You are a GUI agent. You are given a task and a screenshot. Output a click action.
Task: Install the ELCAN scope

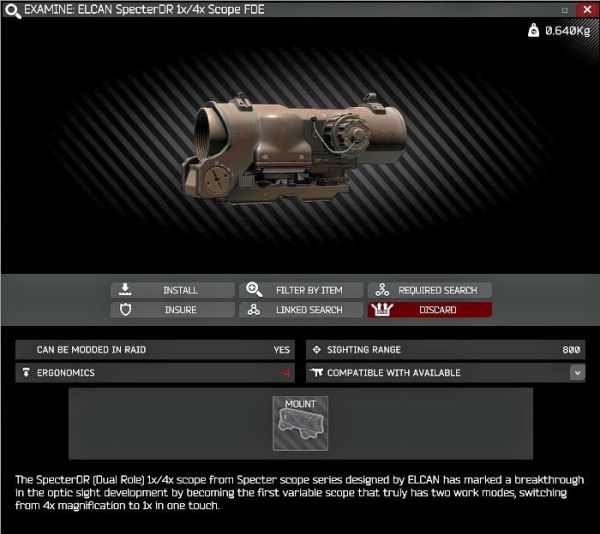click(x=172, y=290)
